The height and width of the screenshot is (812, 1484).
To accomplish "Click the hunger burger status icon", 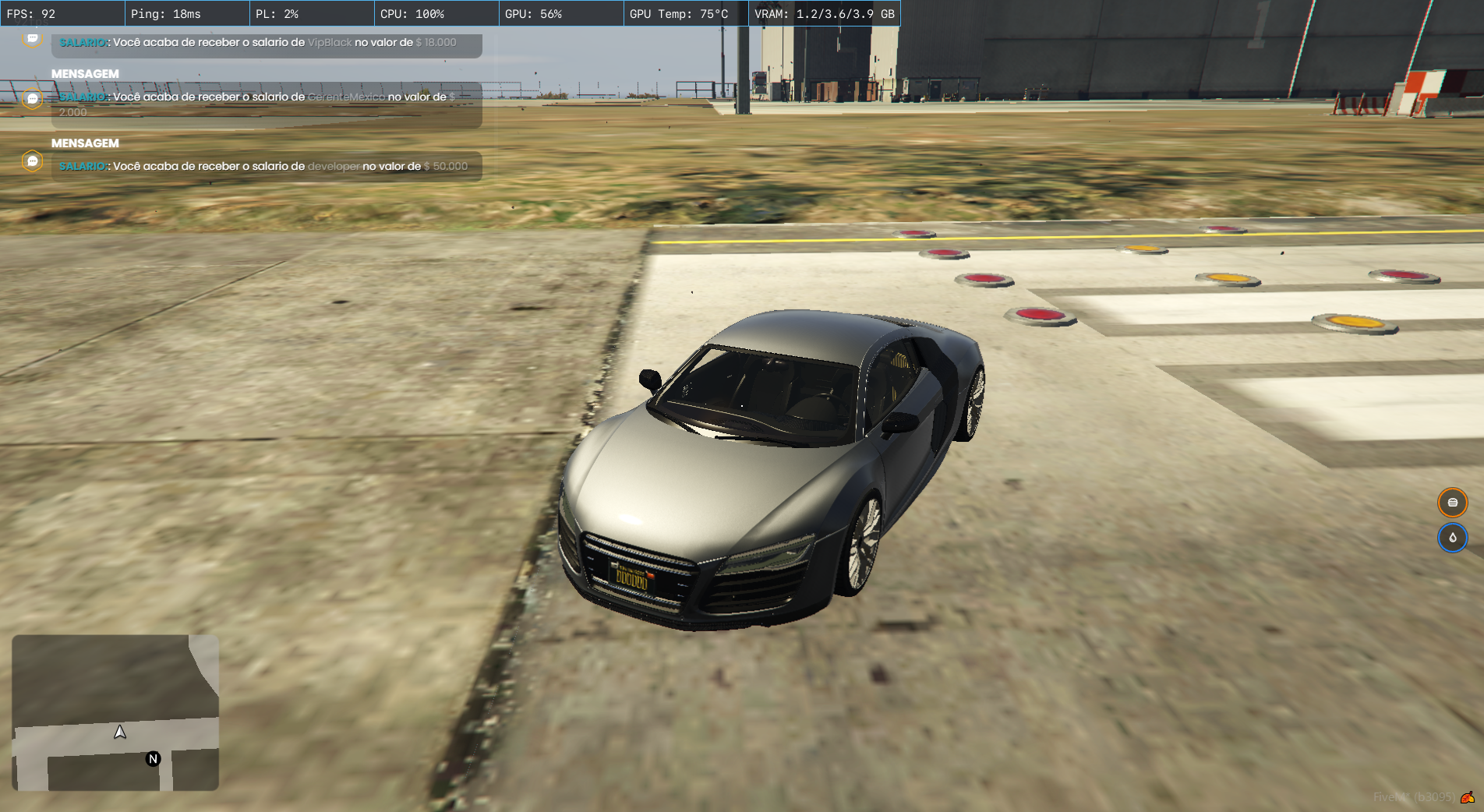I will [x=1452, y=503].
